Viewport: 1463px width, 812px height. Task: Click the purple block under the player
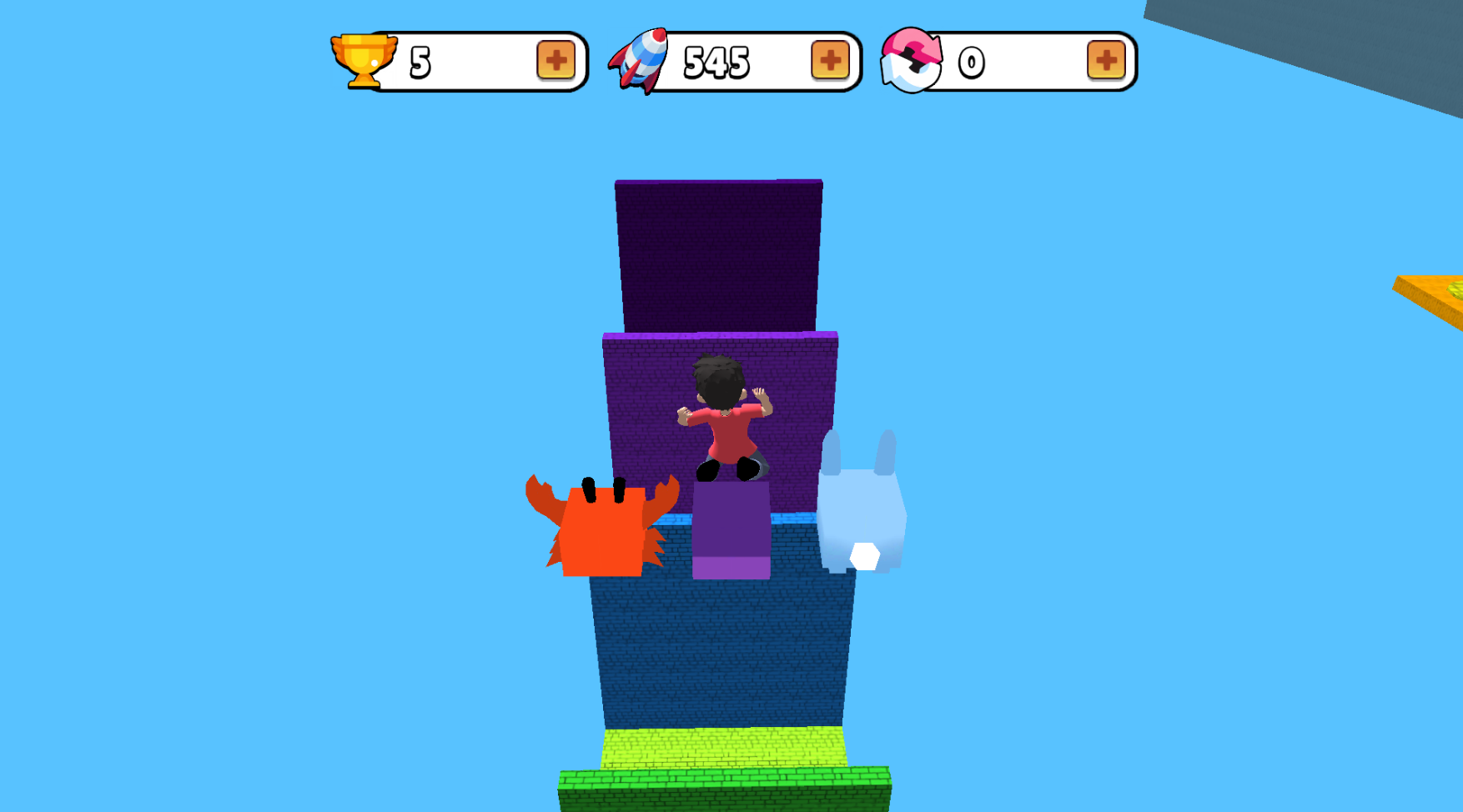tap(730, 534)
